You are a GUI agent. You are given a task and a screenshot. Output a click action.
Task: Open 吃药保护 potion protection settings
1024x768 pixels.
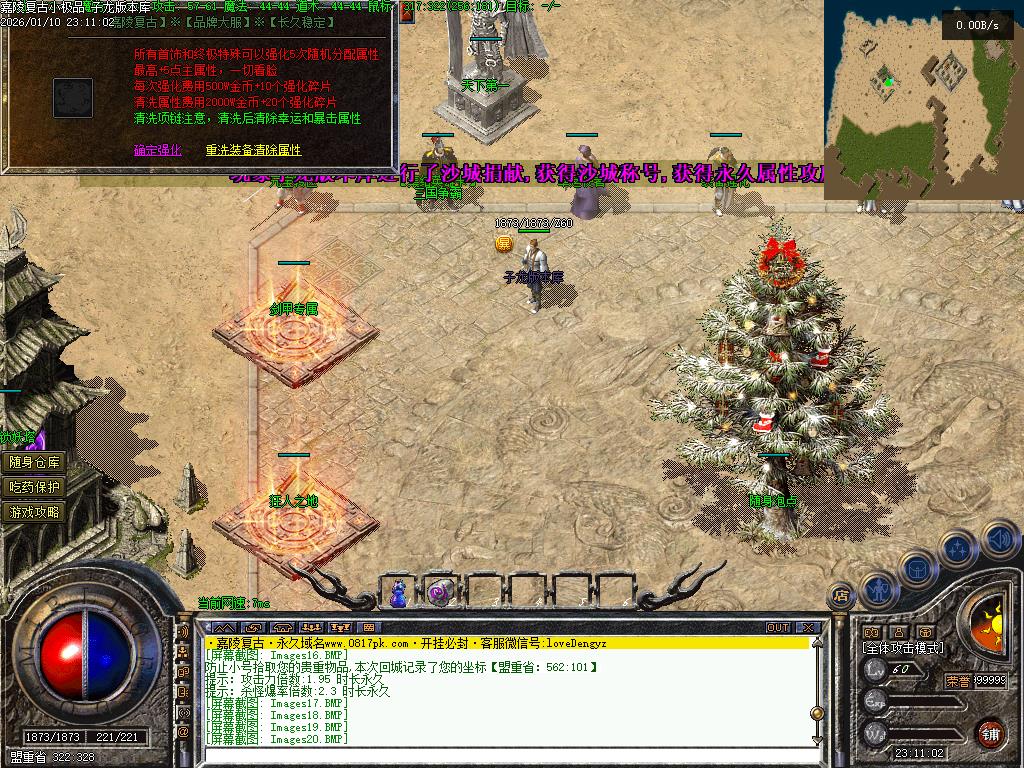[x=35, y=487]
